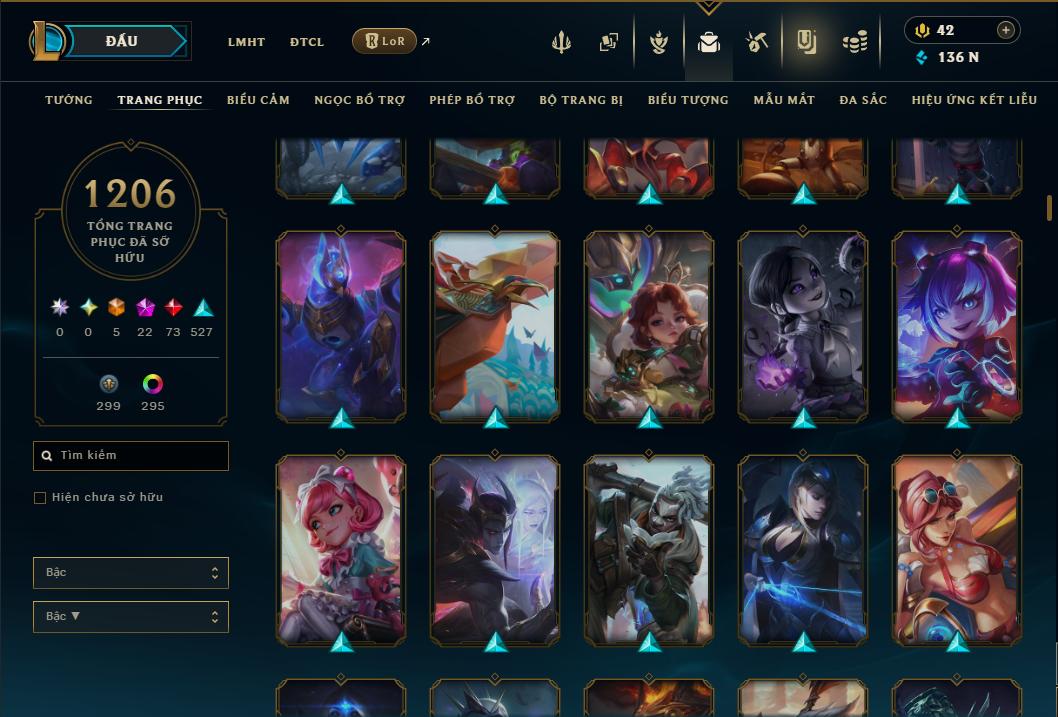Go to the BIỂU CẢM tab
The image size is (1058, 717).
258,100
